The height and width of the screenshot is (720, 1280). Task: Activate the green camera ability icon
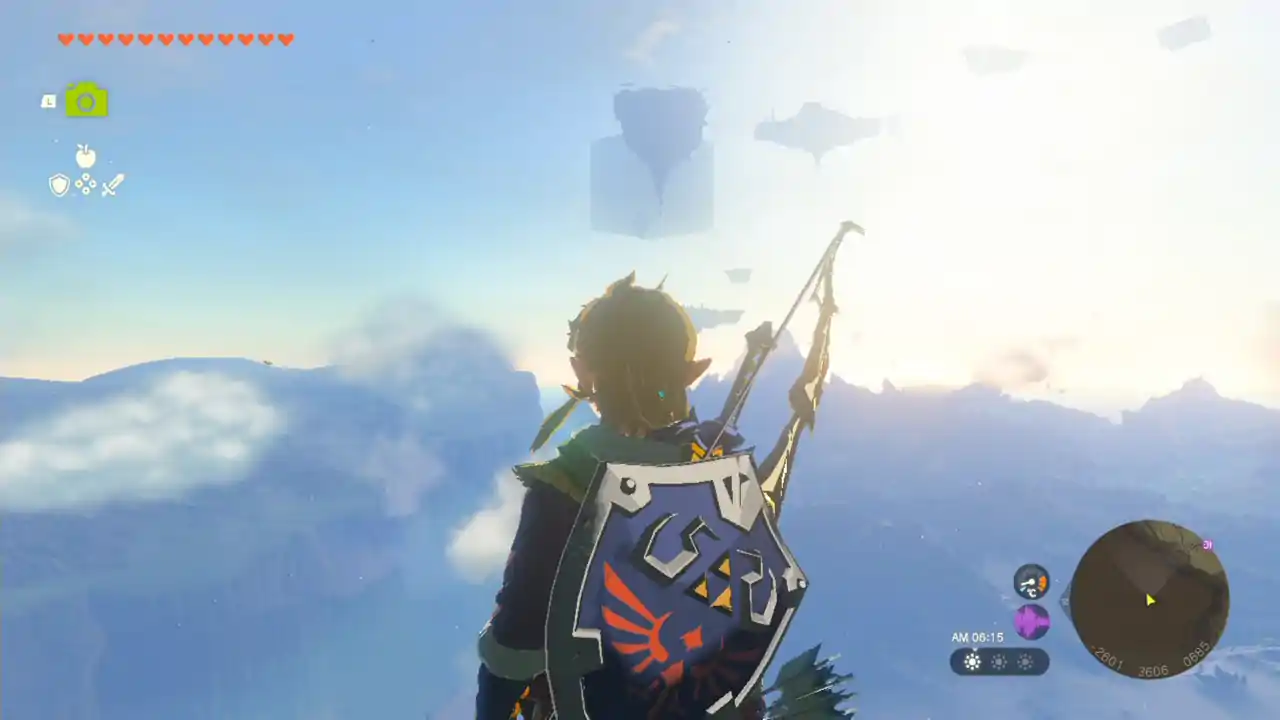click(86, 100)
